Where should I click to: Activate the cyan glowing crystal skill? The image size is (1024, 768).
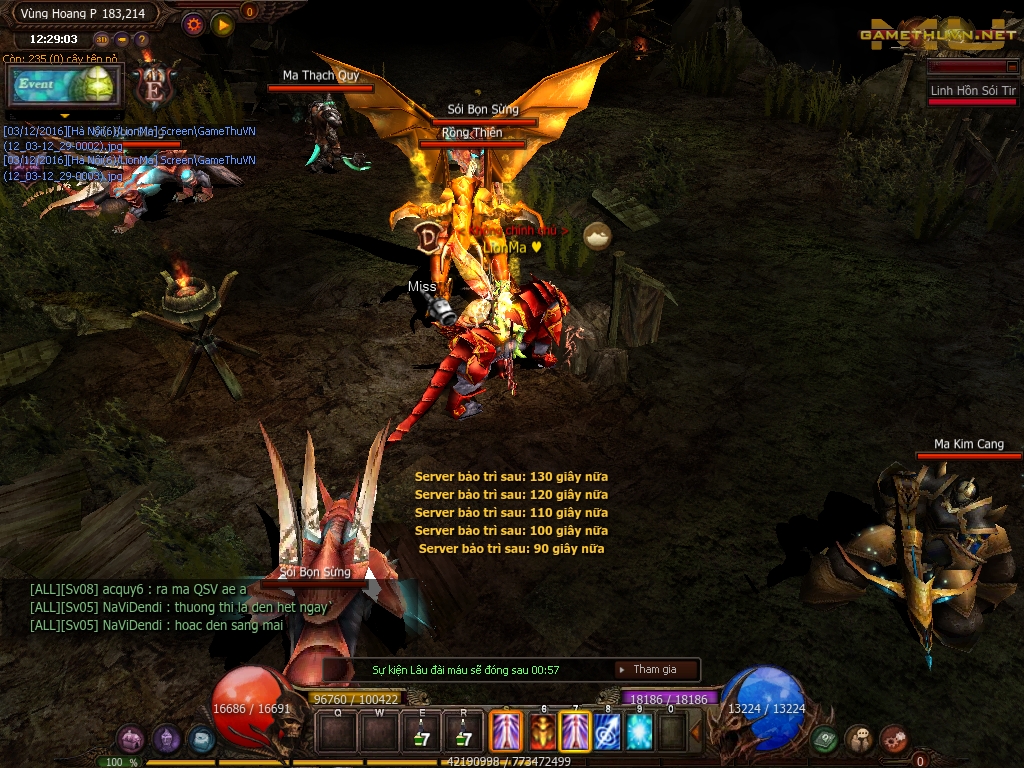pos(640,732)
